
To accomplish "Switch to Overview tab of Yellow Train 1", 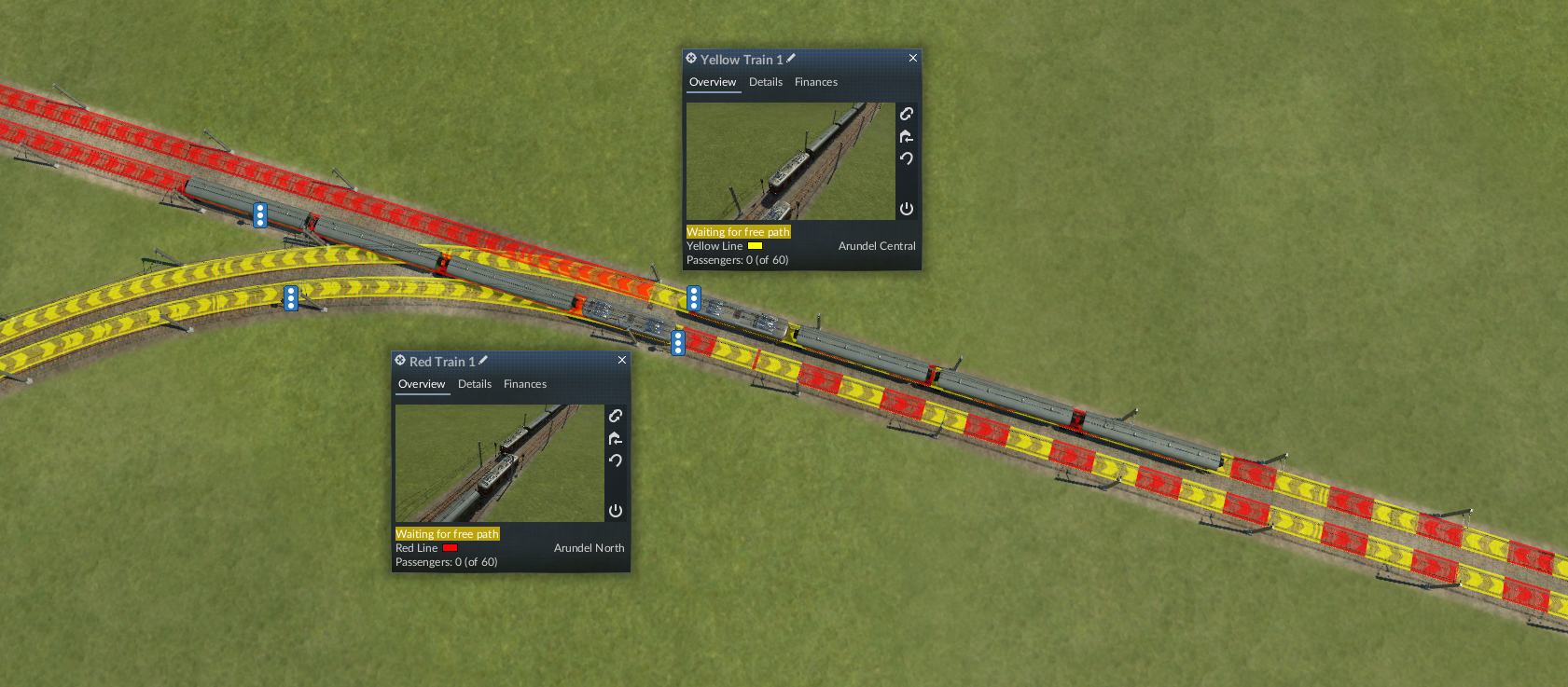I will click(713, 82).
